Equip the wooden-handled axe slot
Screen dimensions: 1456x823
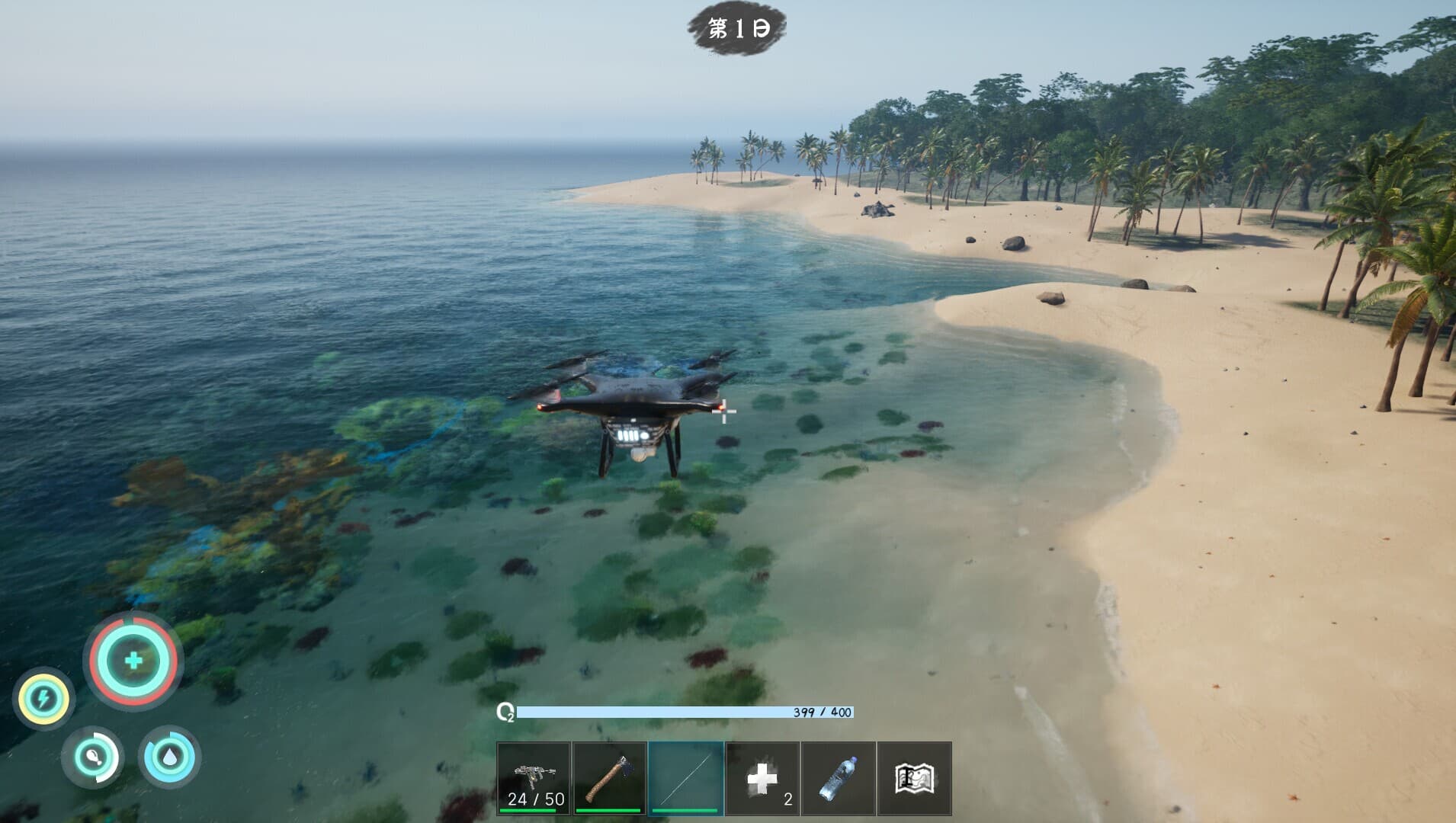[x=609, y=778]
